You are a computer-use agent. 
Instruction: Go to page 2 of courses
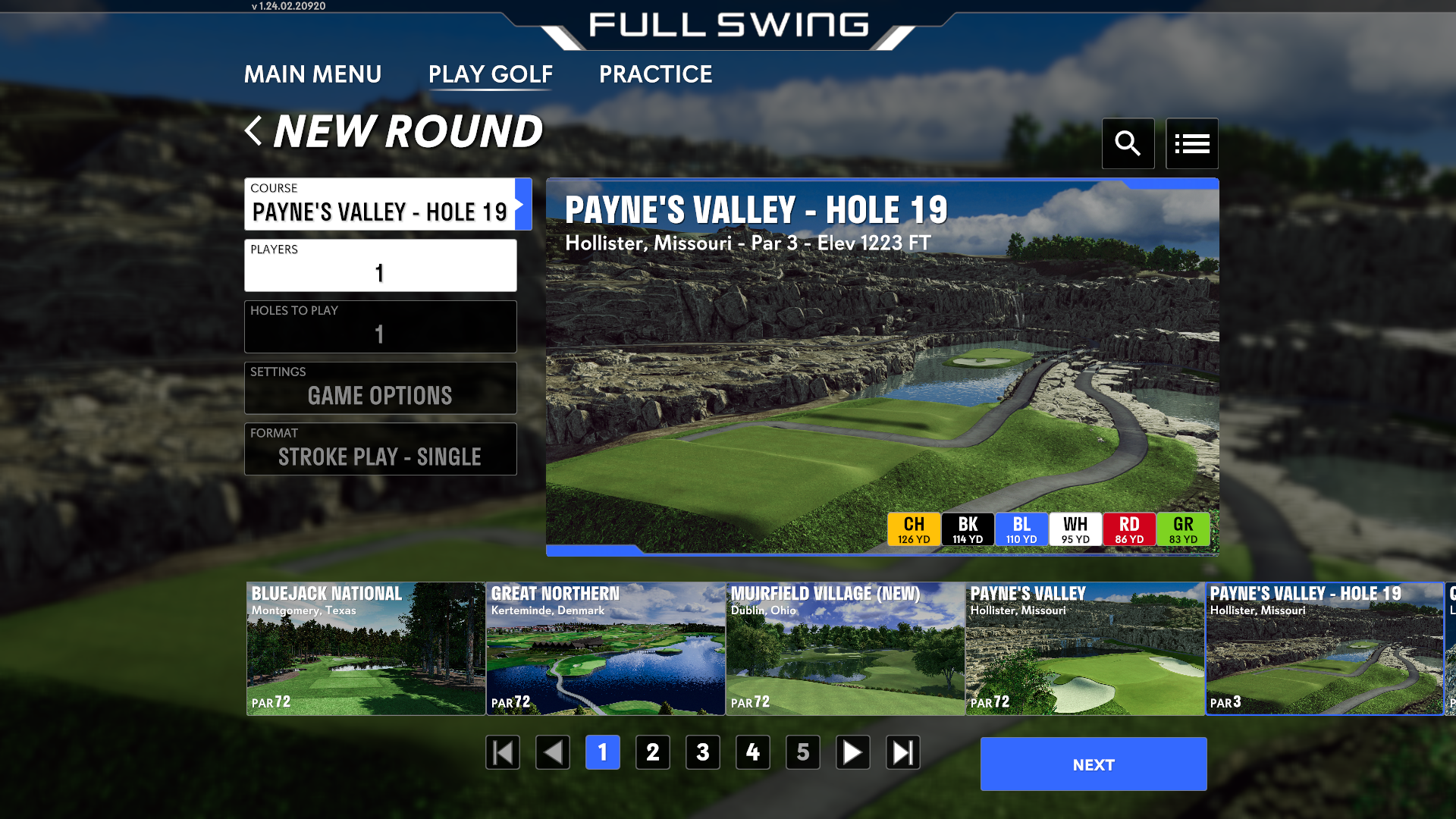pyautogui.click(x=652, y=752)
